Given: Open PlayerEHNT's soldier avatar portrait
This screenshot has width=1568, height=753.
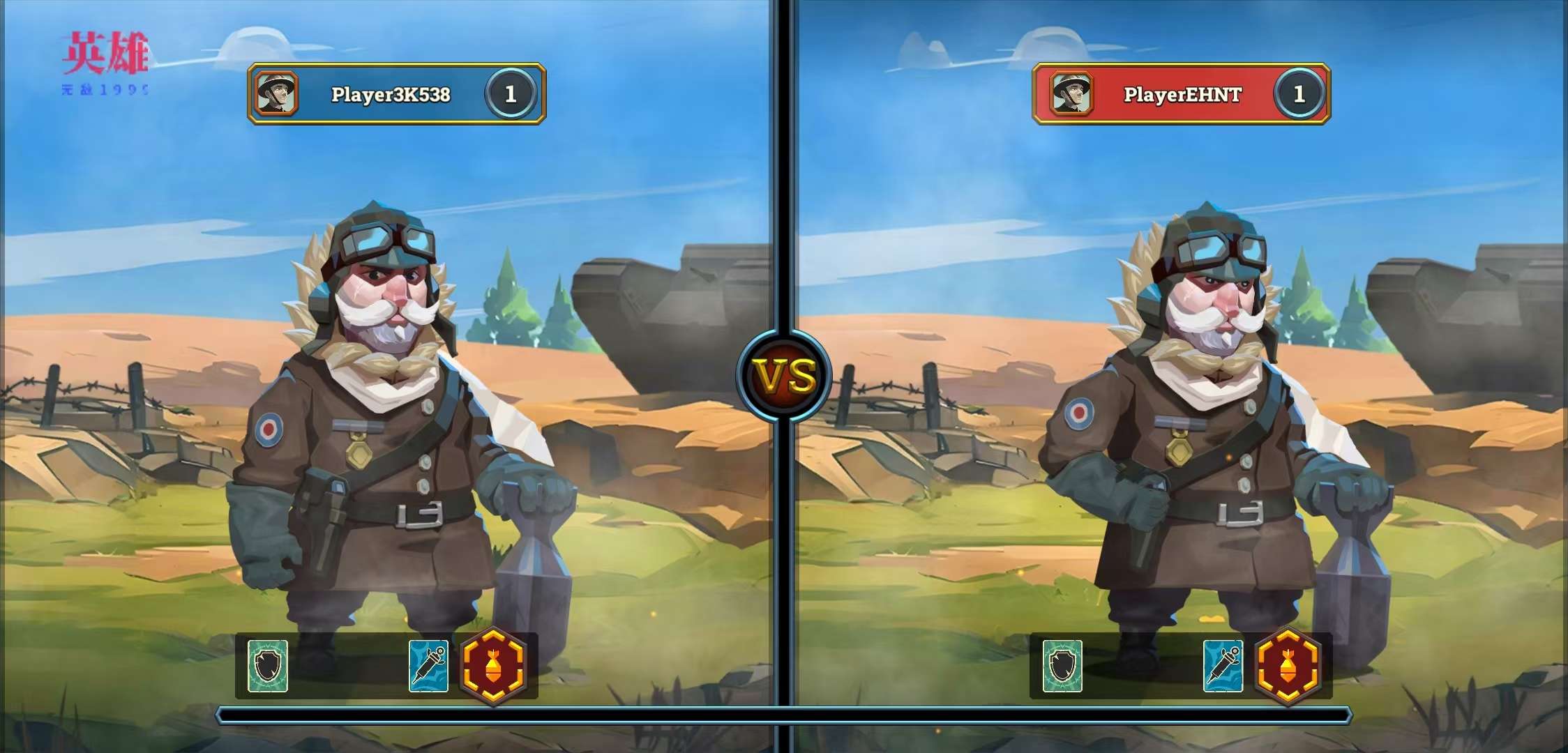Looking at the screenshot, I should tap(1071, 93).
